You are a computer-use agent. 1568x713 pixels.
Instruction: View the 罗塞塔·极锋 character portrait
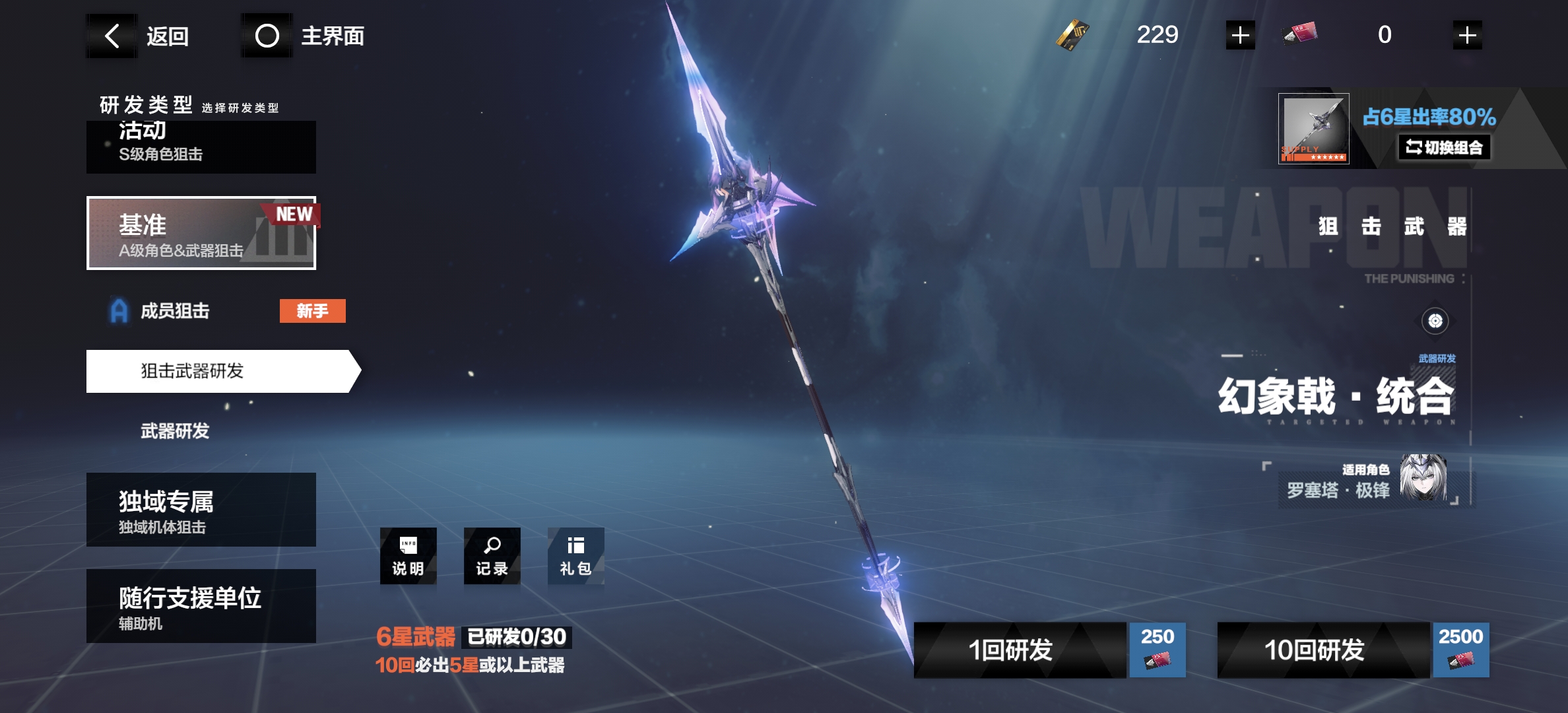click(1423, 477)
